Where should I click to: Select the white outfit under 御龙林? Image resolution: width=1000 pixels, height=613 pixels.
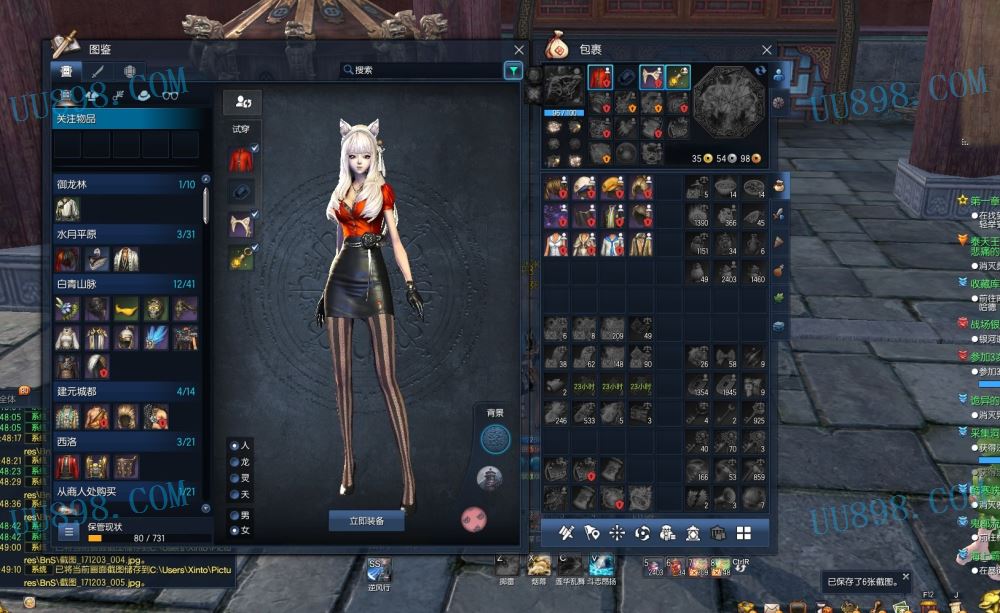(68, 209)
